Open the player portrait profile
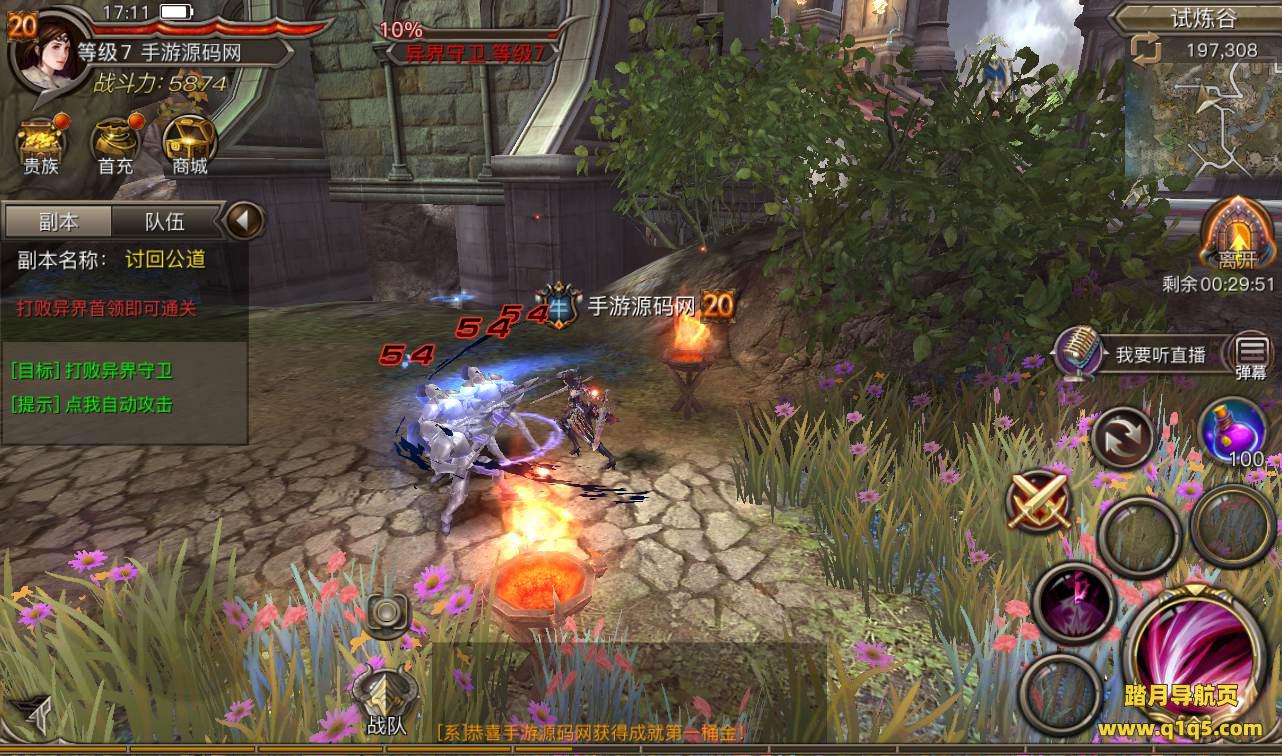Viewport: 1282px width, 756px height. [x=46, y=52]
